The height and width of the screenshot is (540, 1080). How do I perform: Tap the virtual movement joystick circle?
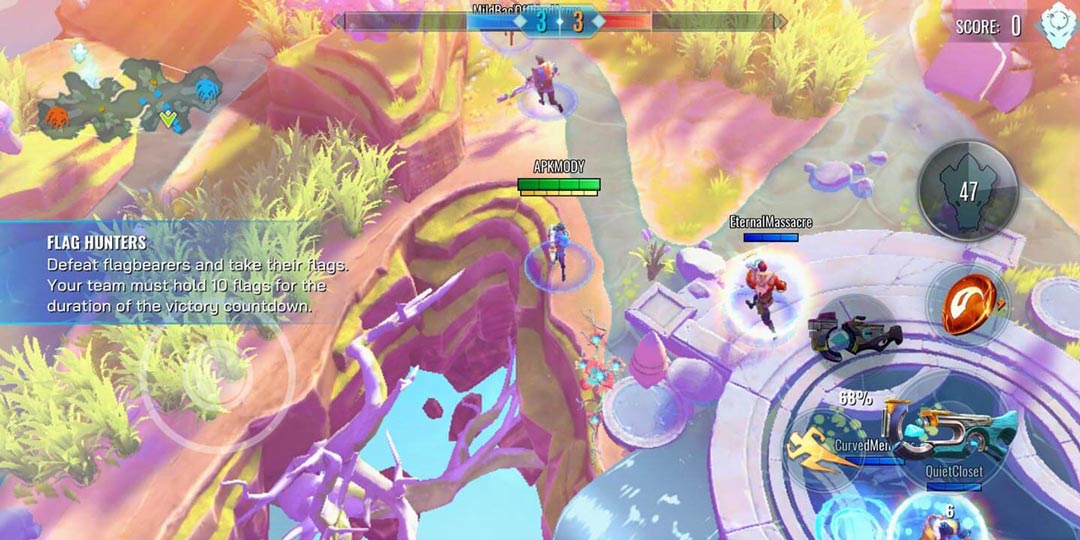tap(215, 368)
